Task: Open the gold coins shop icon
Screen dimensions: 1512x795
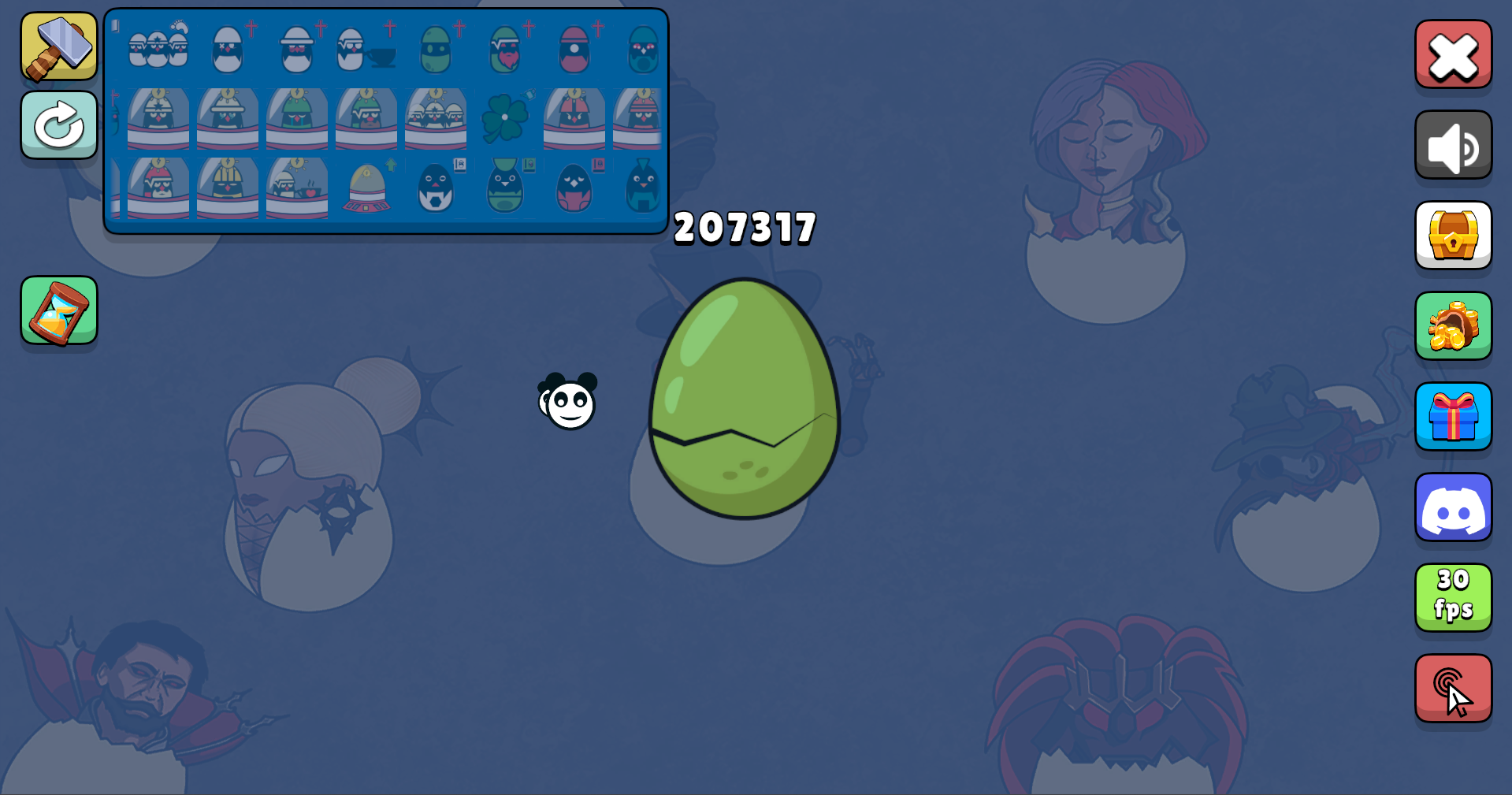Action: point(1453,325)
